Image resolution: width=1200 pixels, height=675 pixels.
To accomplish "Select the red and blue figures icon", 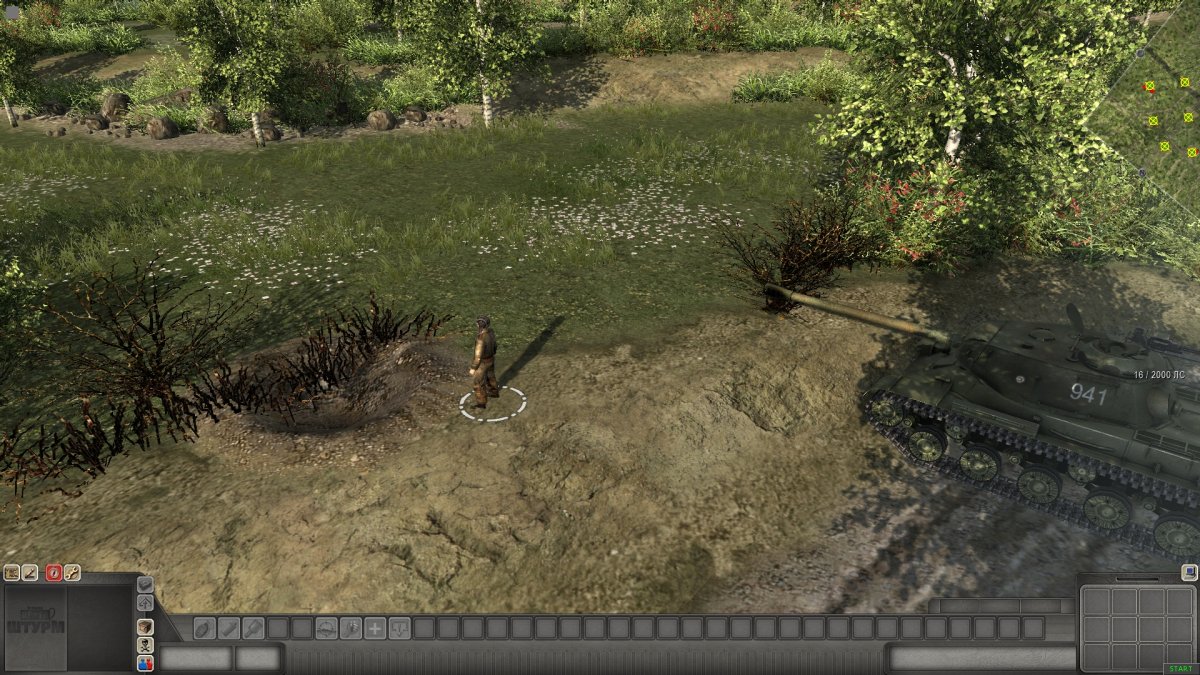I will pos(145,663).
